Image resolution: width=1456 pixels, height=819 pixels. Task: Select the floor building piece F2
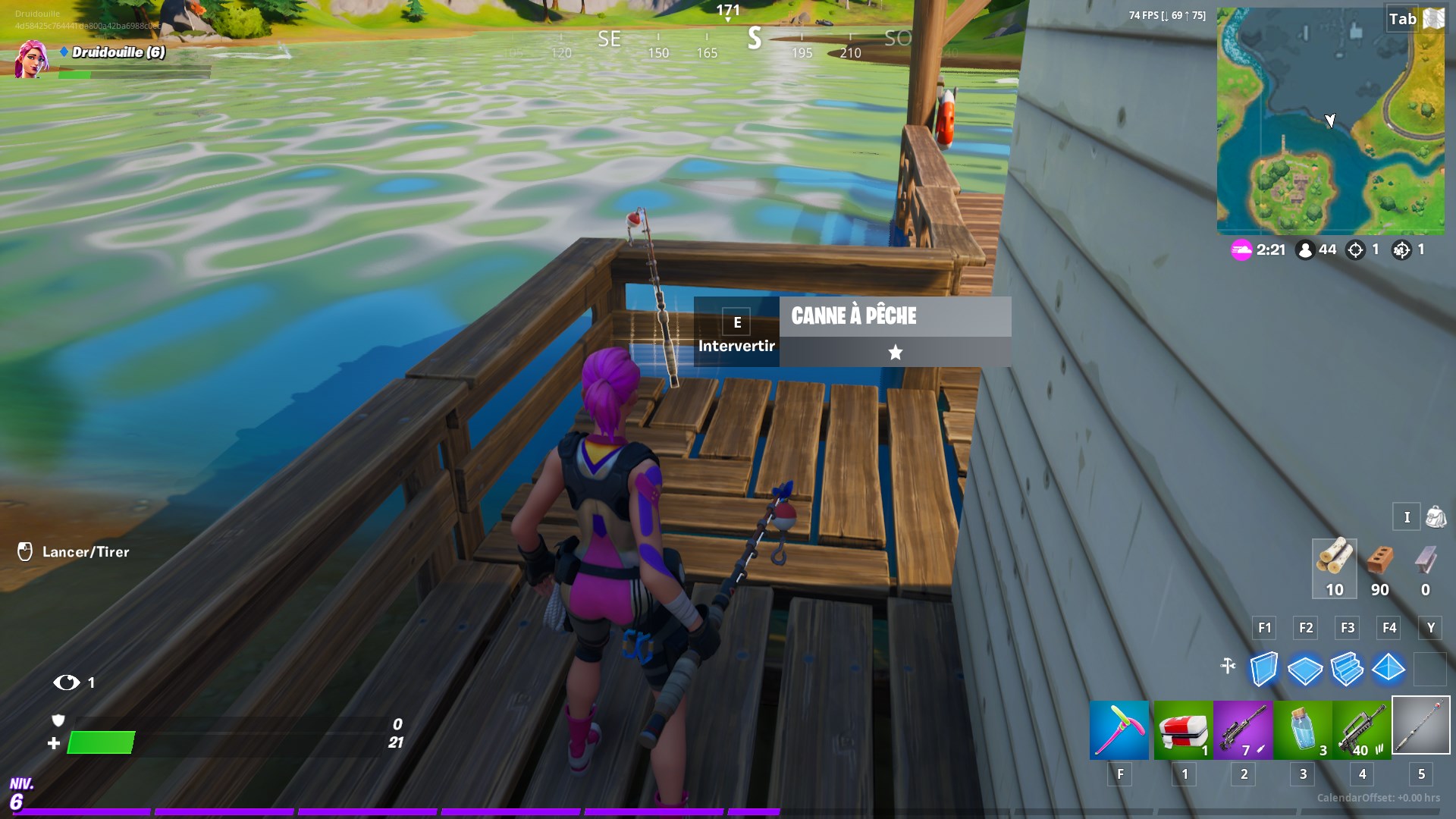pyautogui.click(x=1304, y=670)
